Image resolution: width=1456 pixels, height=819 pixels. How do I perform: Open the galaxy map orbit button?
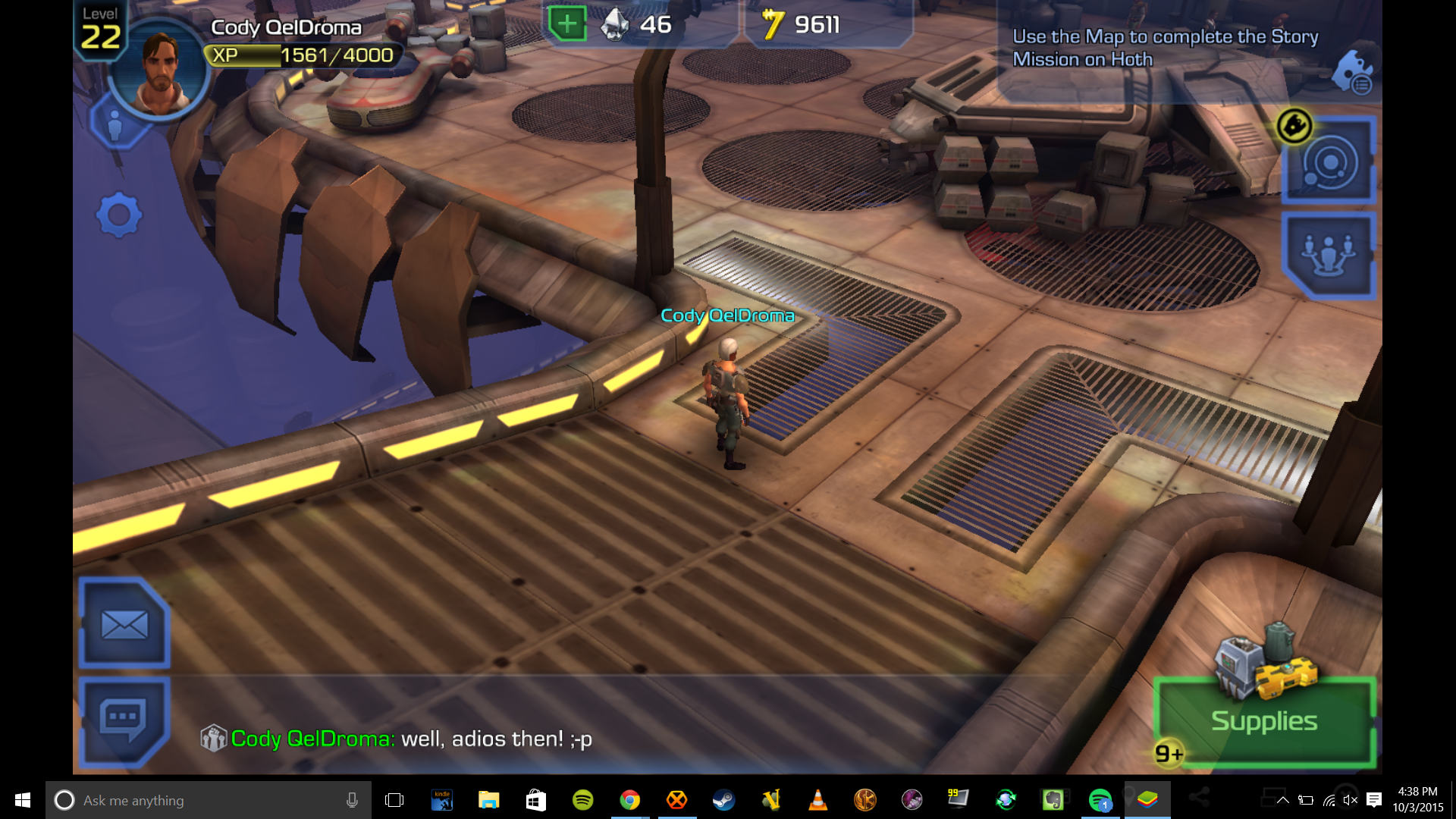pyautogui.click(x=1329, y=162)
